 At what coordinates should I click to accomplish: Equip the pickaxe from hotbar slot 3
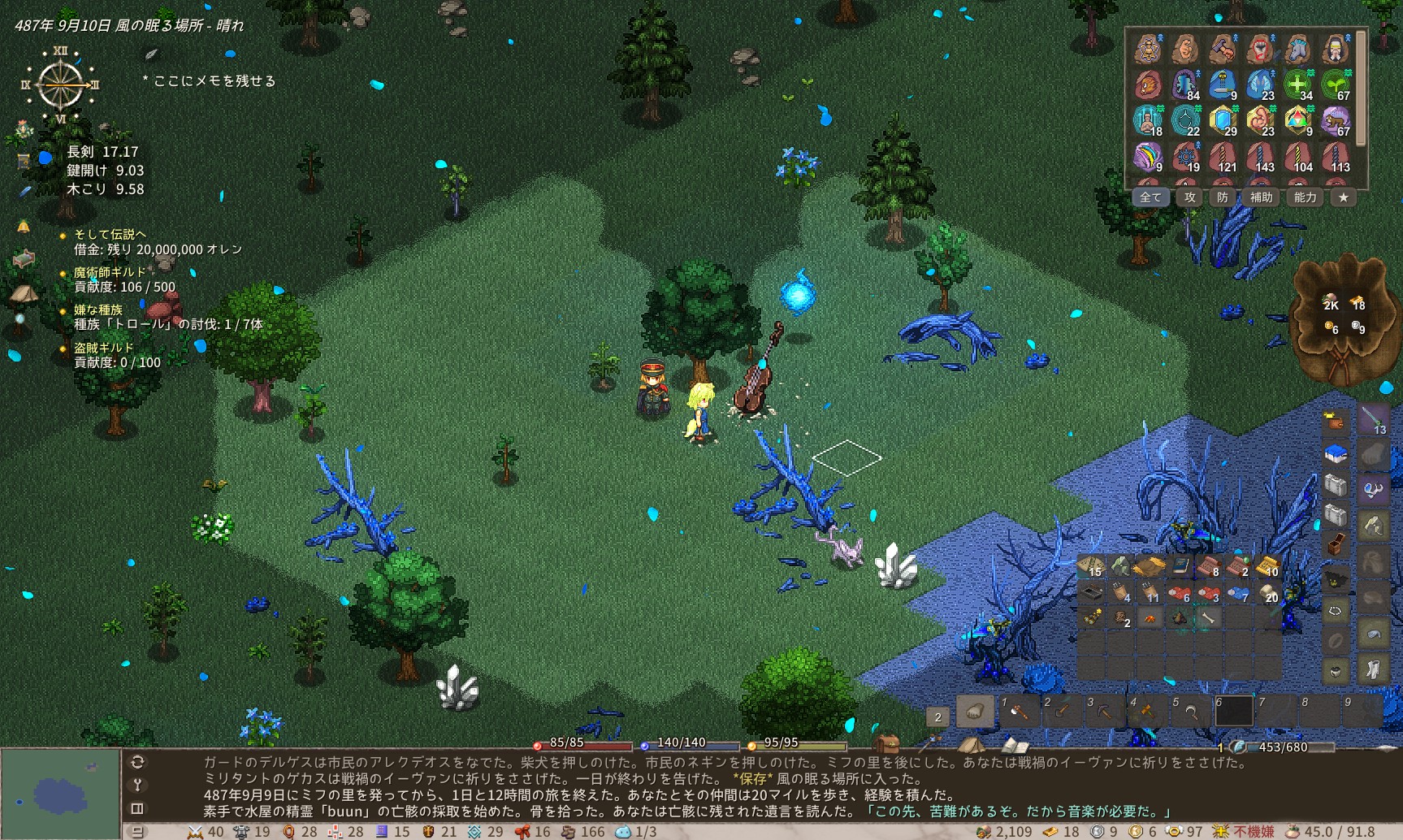click(1104, 712)
